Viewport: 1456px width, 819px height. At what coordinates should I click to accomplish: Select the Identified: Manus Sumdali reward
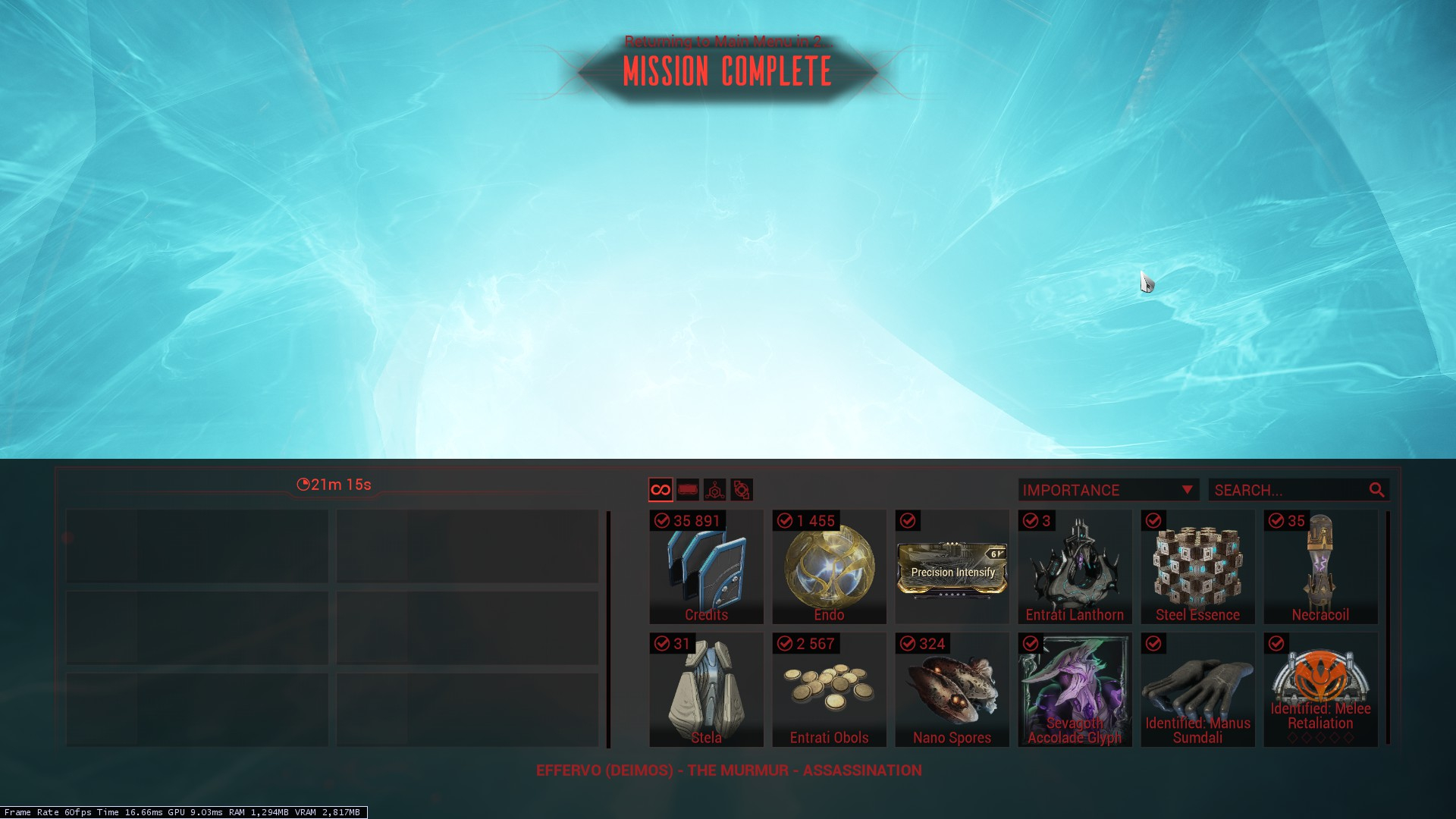coord(1197,690)
